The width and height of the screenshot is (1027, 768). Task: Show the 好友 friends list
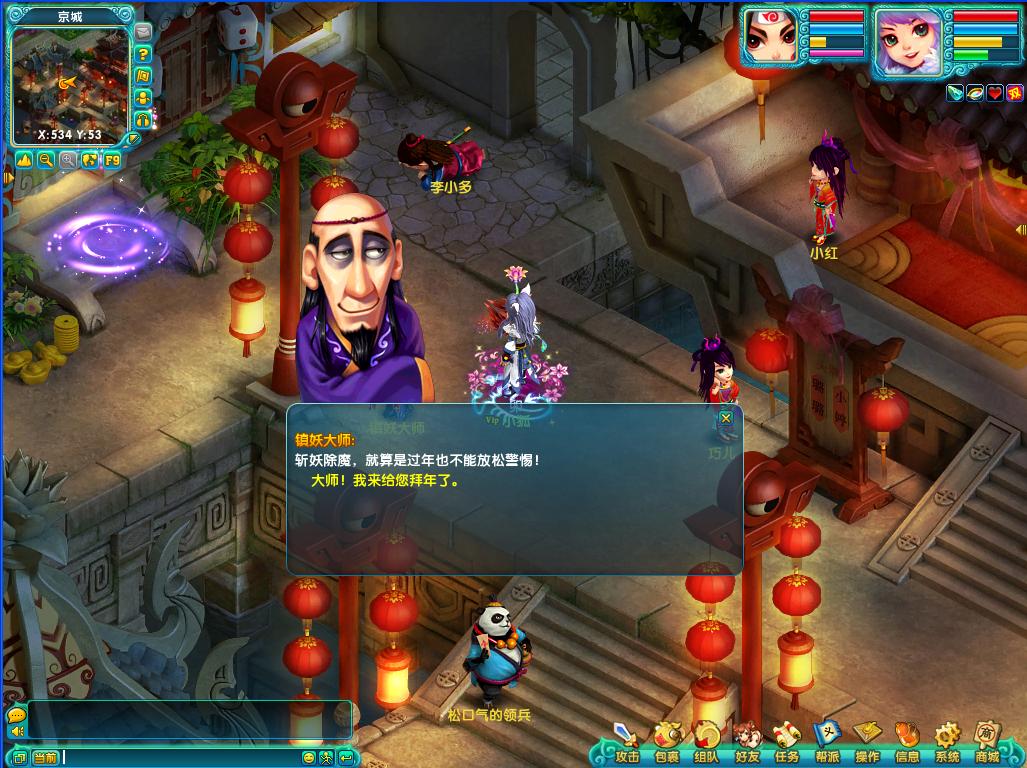click(x=747, y=743)
